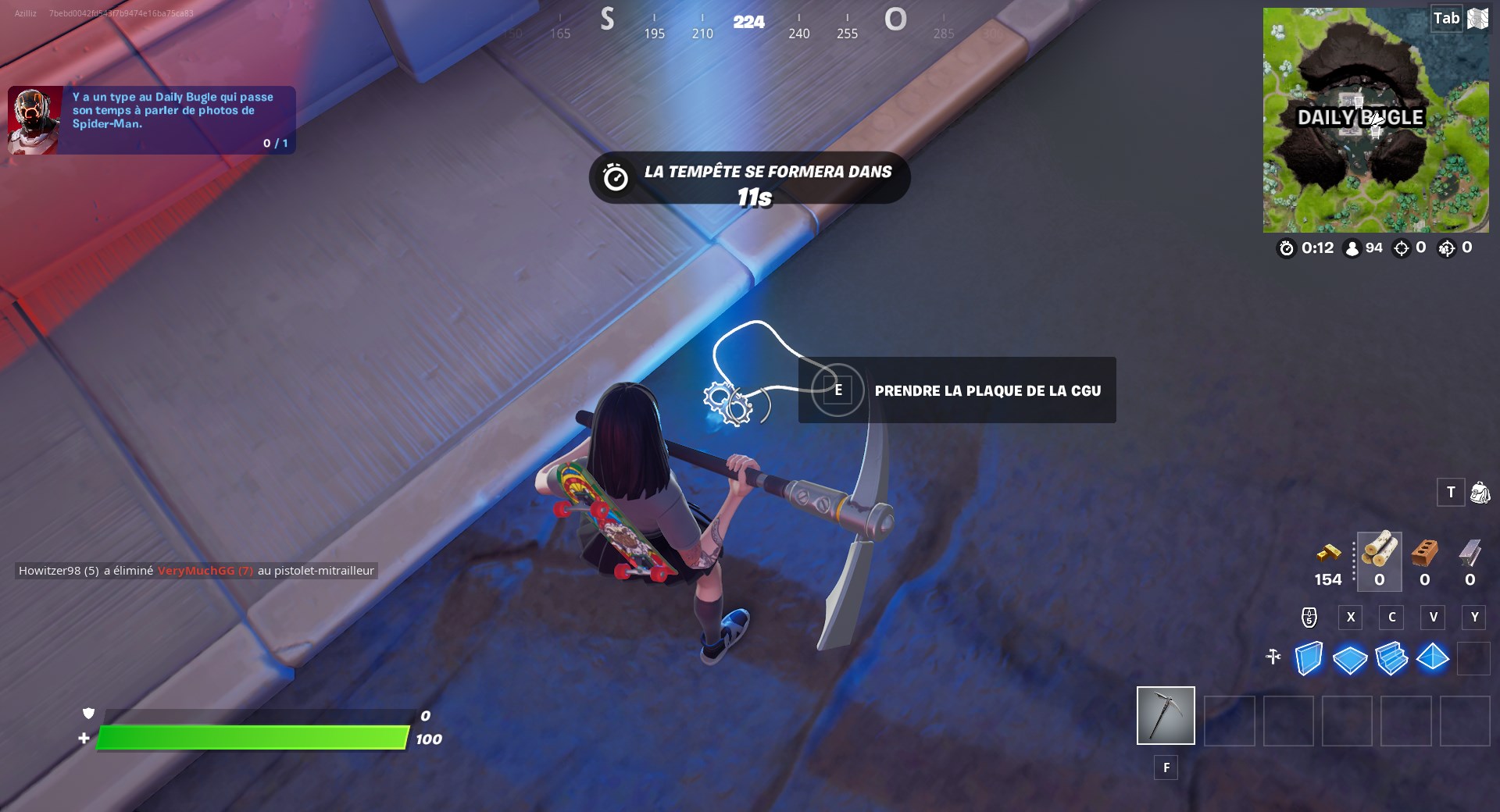Click the storm timer stopwatch icon
1500x812 pixels.
pyautogui.click(x=1286, y=248)
